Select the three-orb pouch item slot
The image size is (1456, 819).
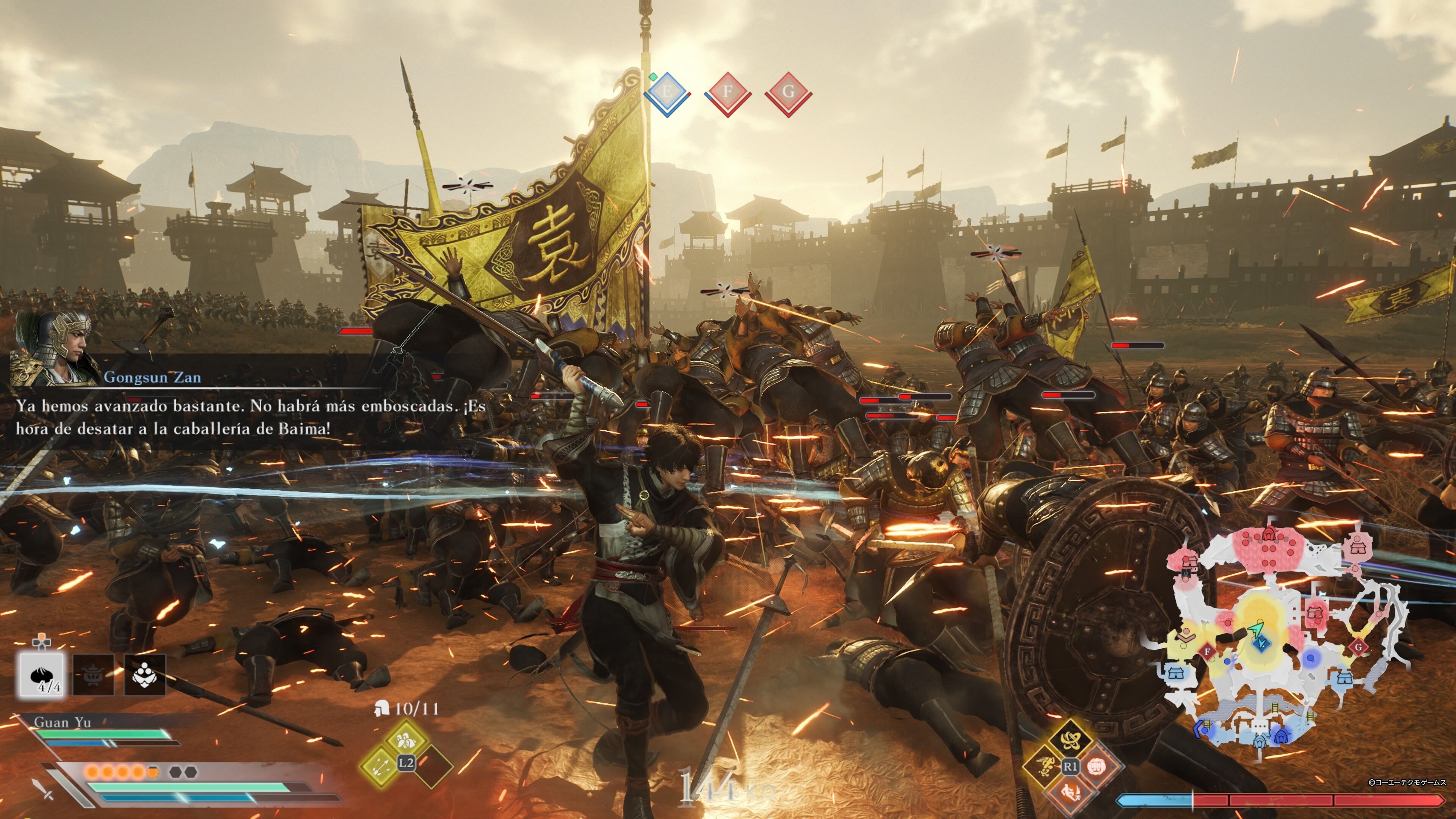pos(145,675)
